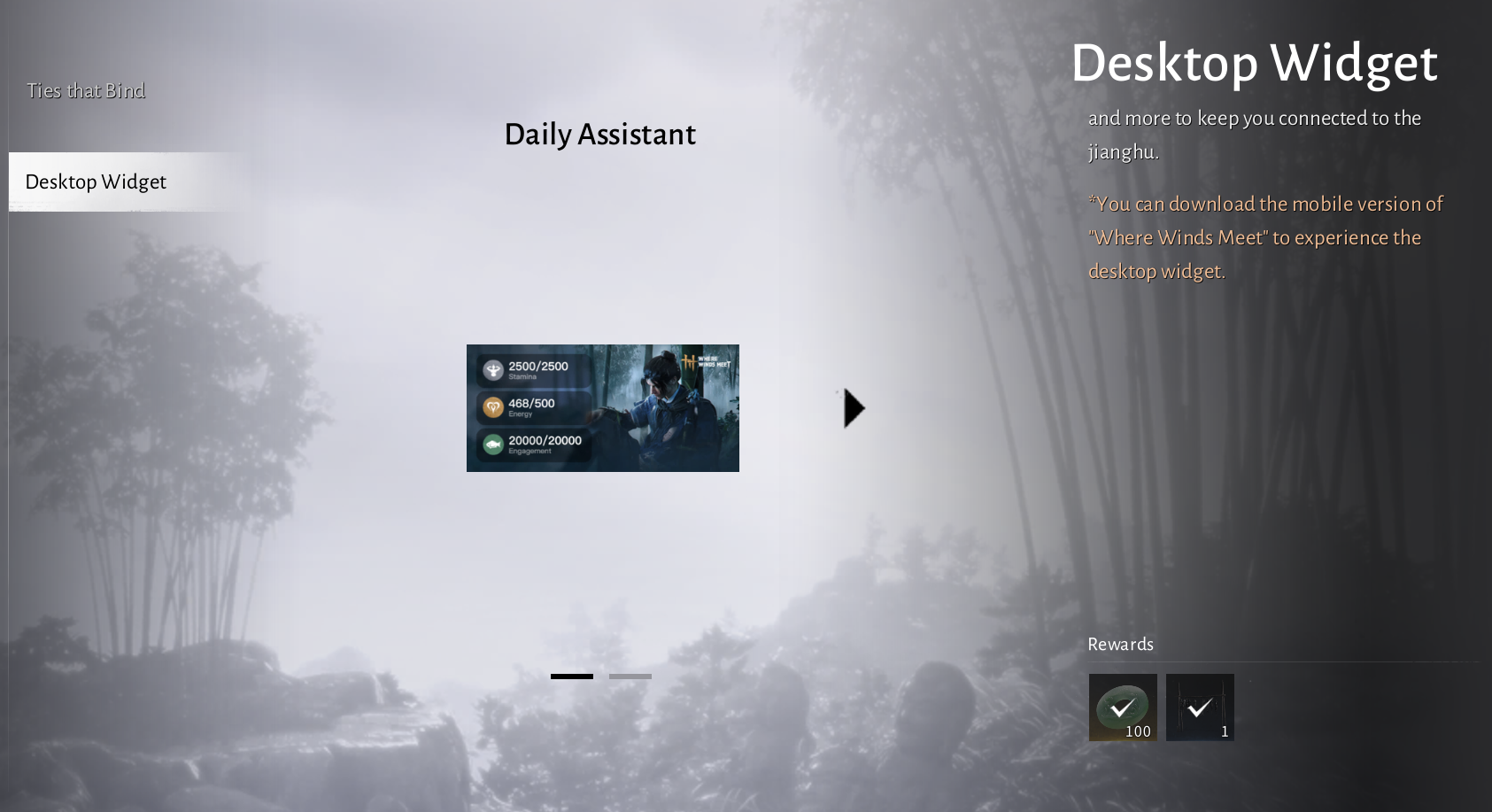Switch to the Desktop Widget tab
1492x812 pixels.
(94, 182)
